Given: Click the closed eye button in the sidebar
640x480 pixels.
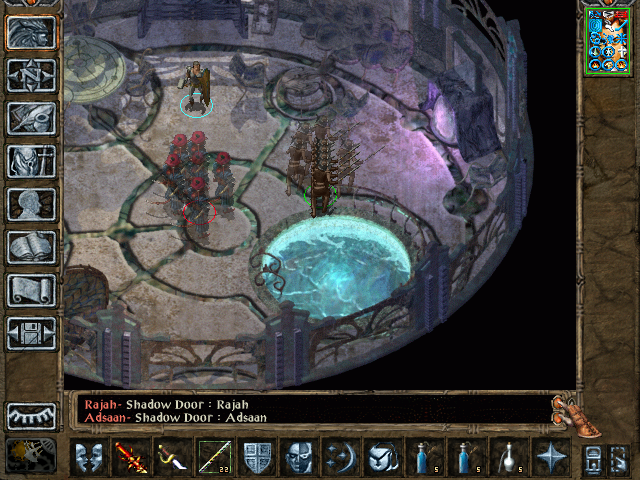Looking at the screenshot, I should [31, 416].
